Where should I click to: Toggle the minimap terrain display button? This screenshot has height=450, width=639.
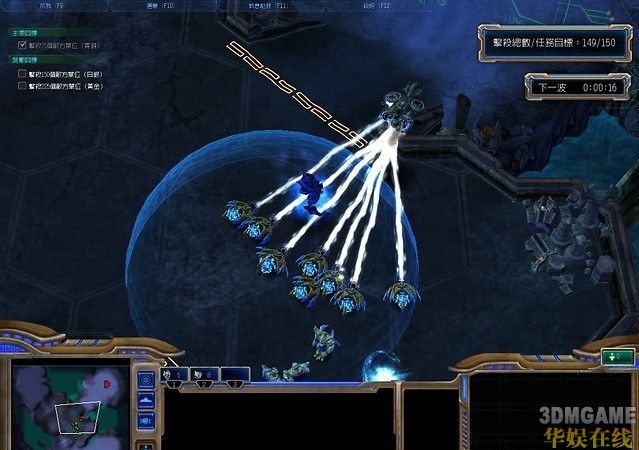pos(146,400)
